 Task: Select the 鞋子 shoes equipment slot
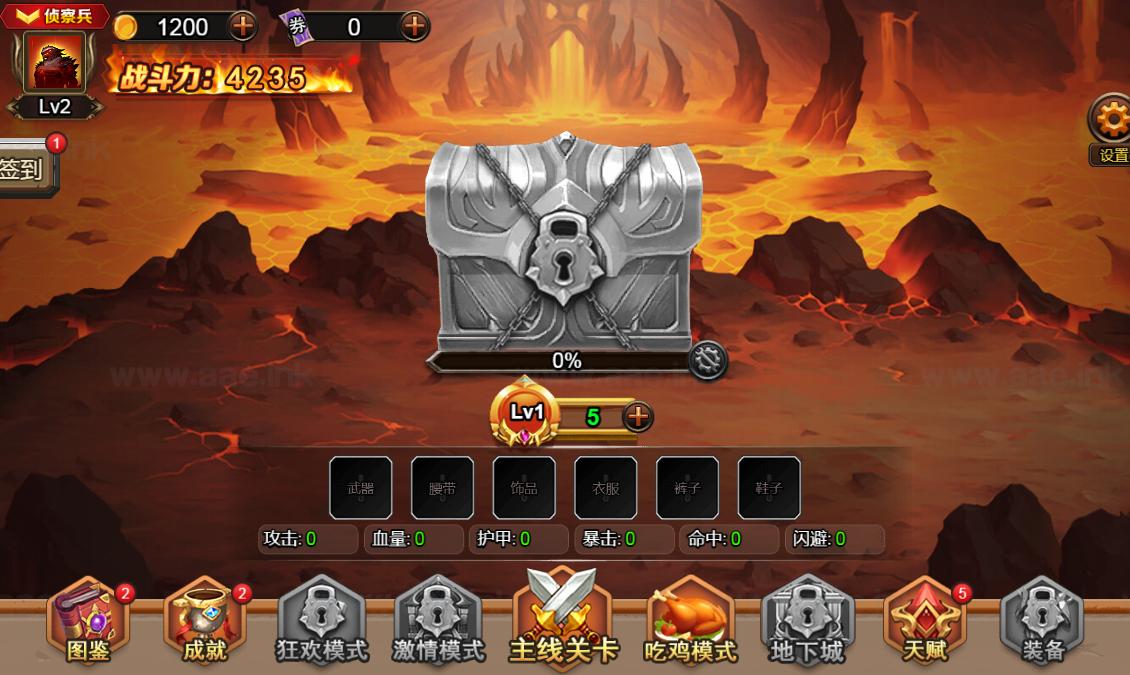point(768,488)
